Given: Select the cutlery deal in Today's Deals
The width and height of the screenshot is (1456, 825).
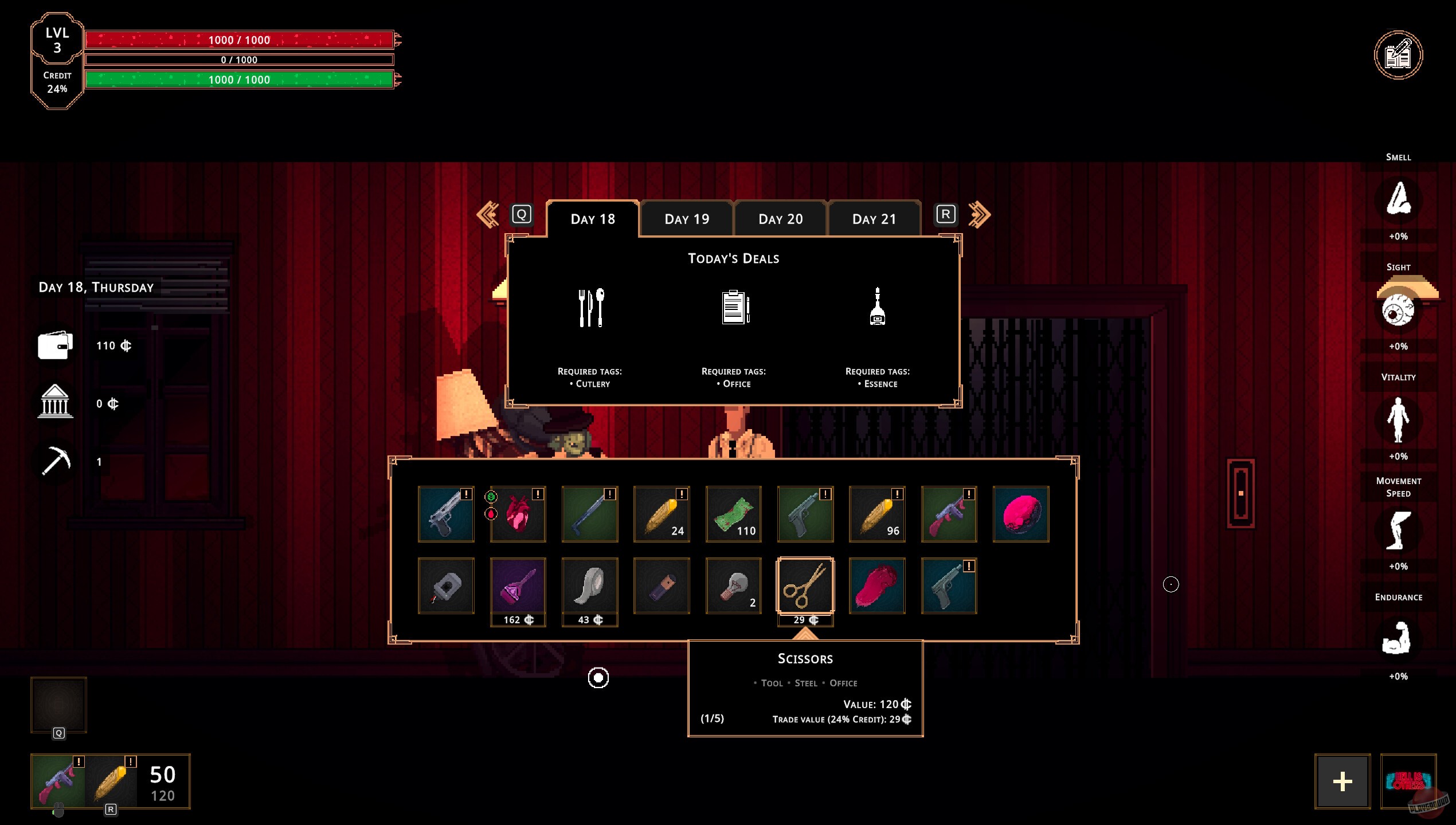Looking at the screenshot, I should tap(590, 307).
